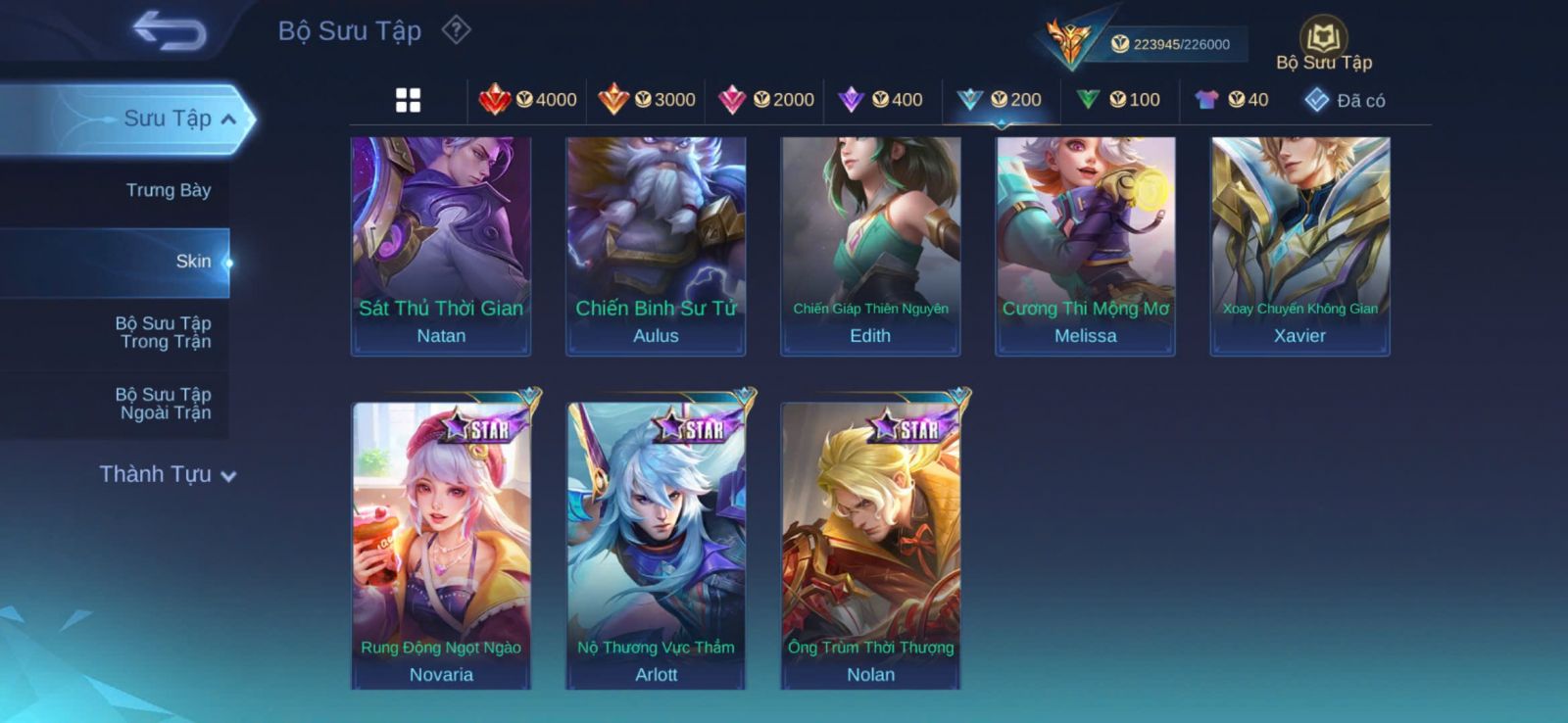Choose the 100 points tier tab
This screenshot has width=1568, height=723.
(x=1118, y=100)
